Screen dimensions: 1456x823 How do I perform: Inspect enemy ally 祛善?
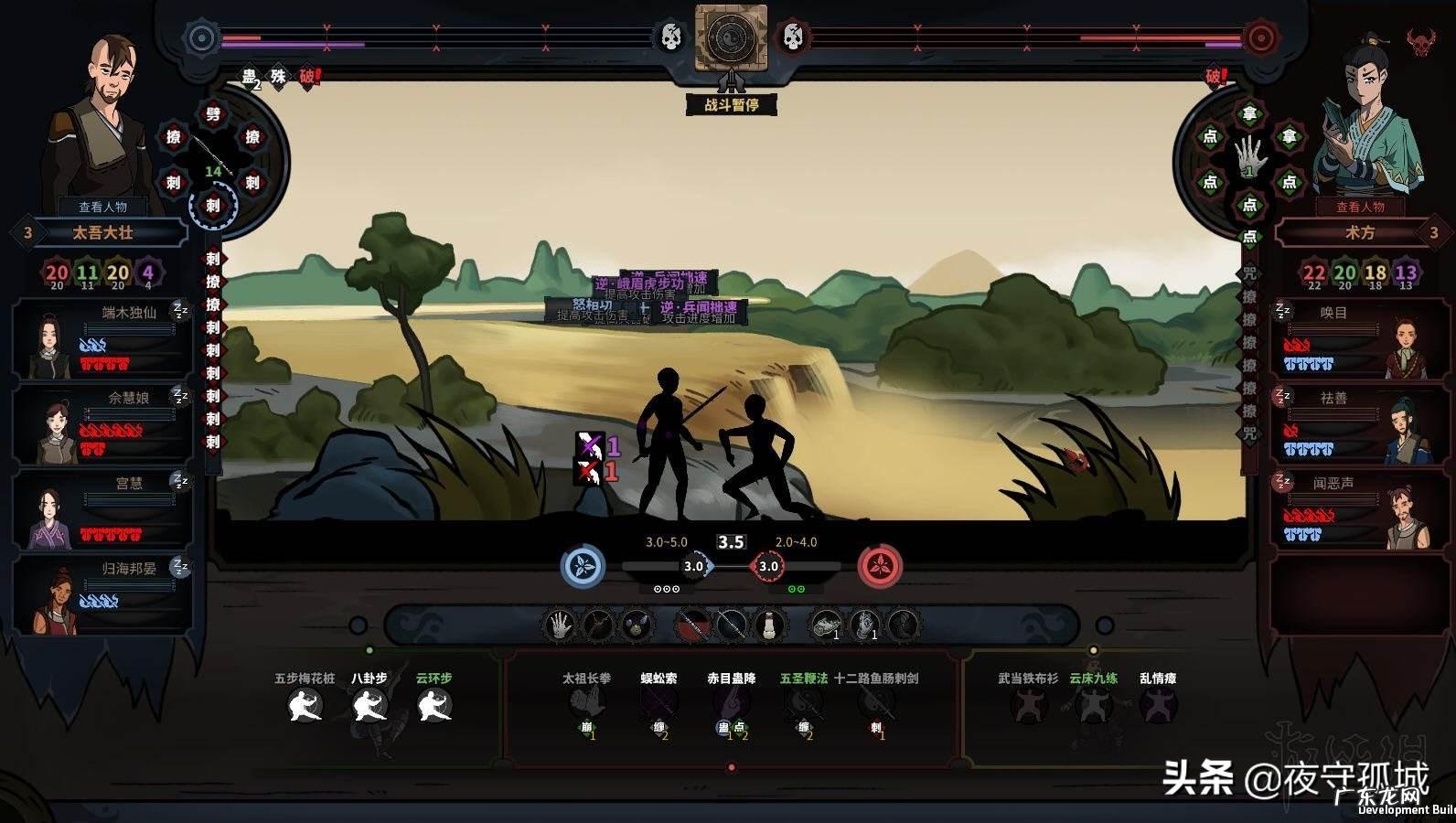1352,423
